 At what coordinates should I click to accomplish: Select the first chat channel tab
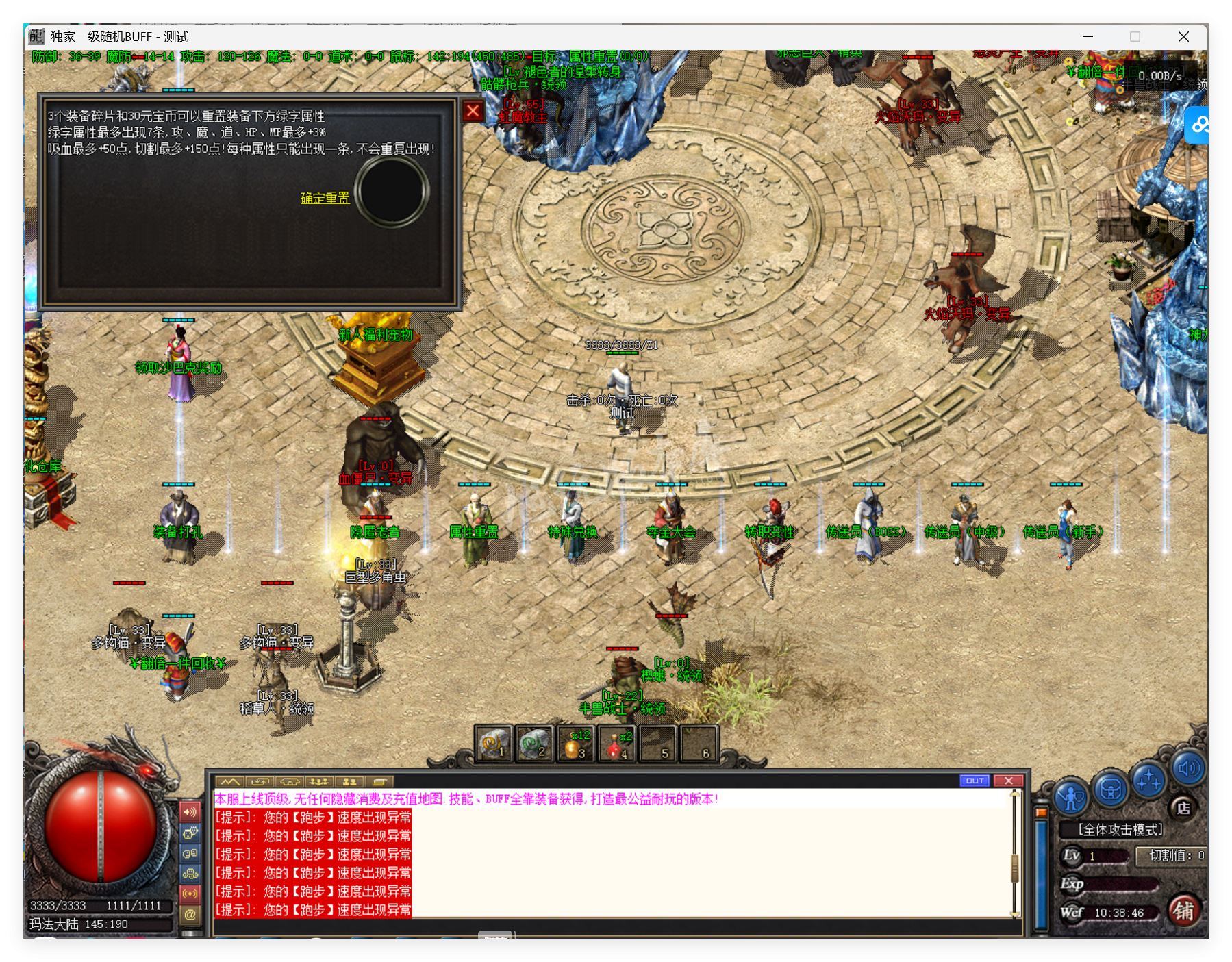(x=230, y=781)
